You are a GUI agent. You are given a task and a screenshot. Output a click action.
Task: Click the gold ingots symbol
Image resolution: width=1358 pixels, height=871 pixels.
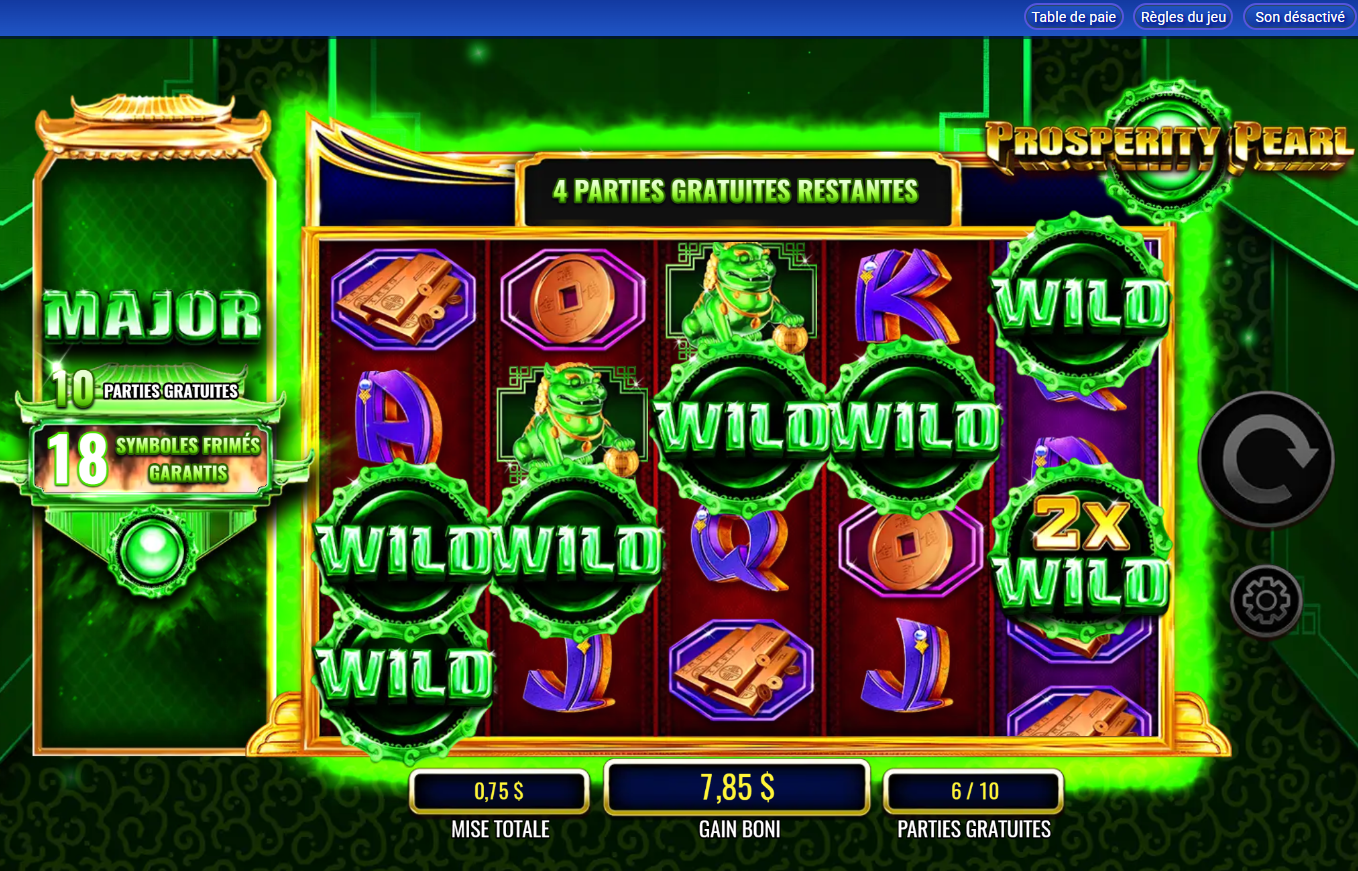(404, 300)
